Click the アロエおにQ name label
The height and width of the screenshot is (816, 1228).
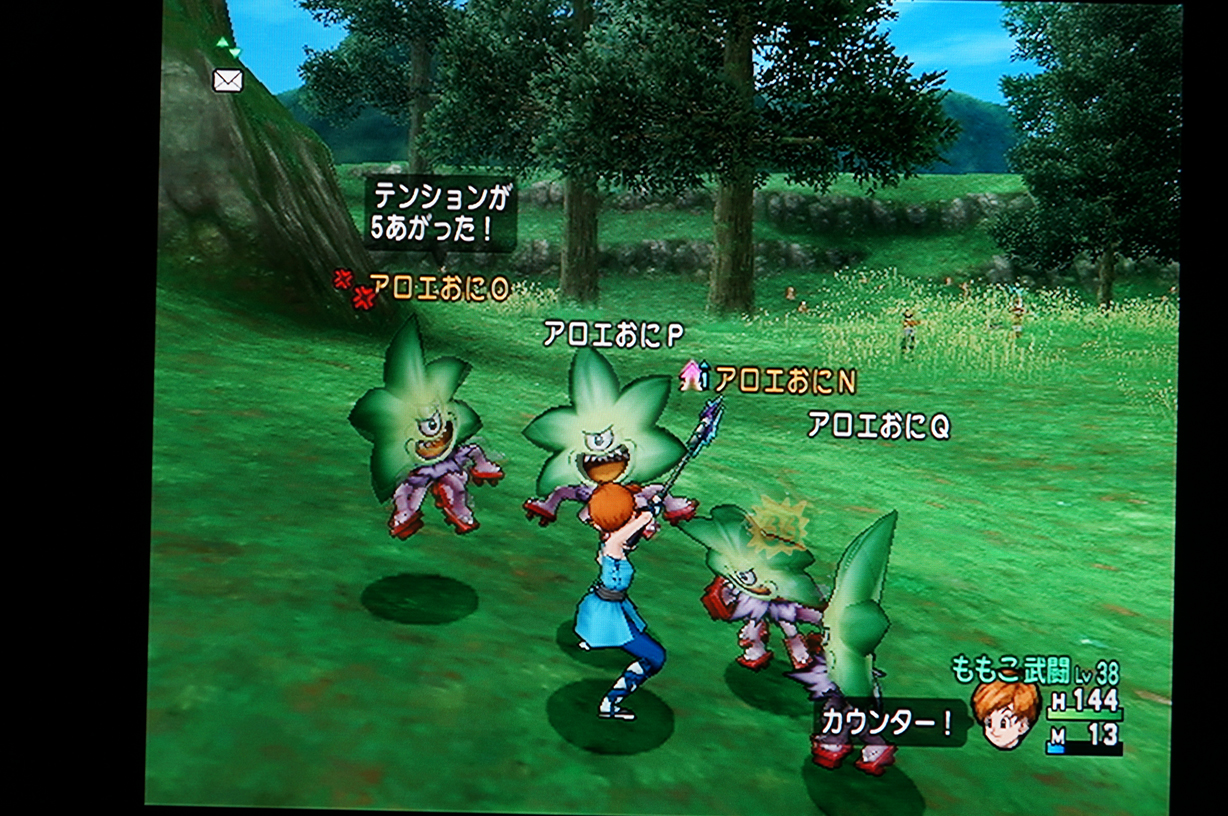pos(878,427)
